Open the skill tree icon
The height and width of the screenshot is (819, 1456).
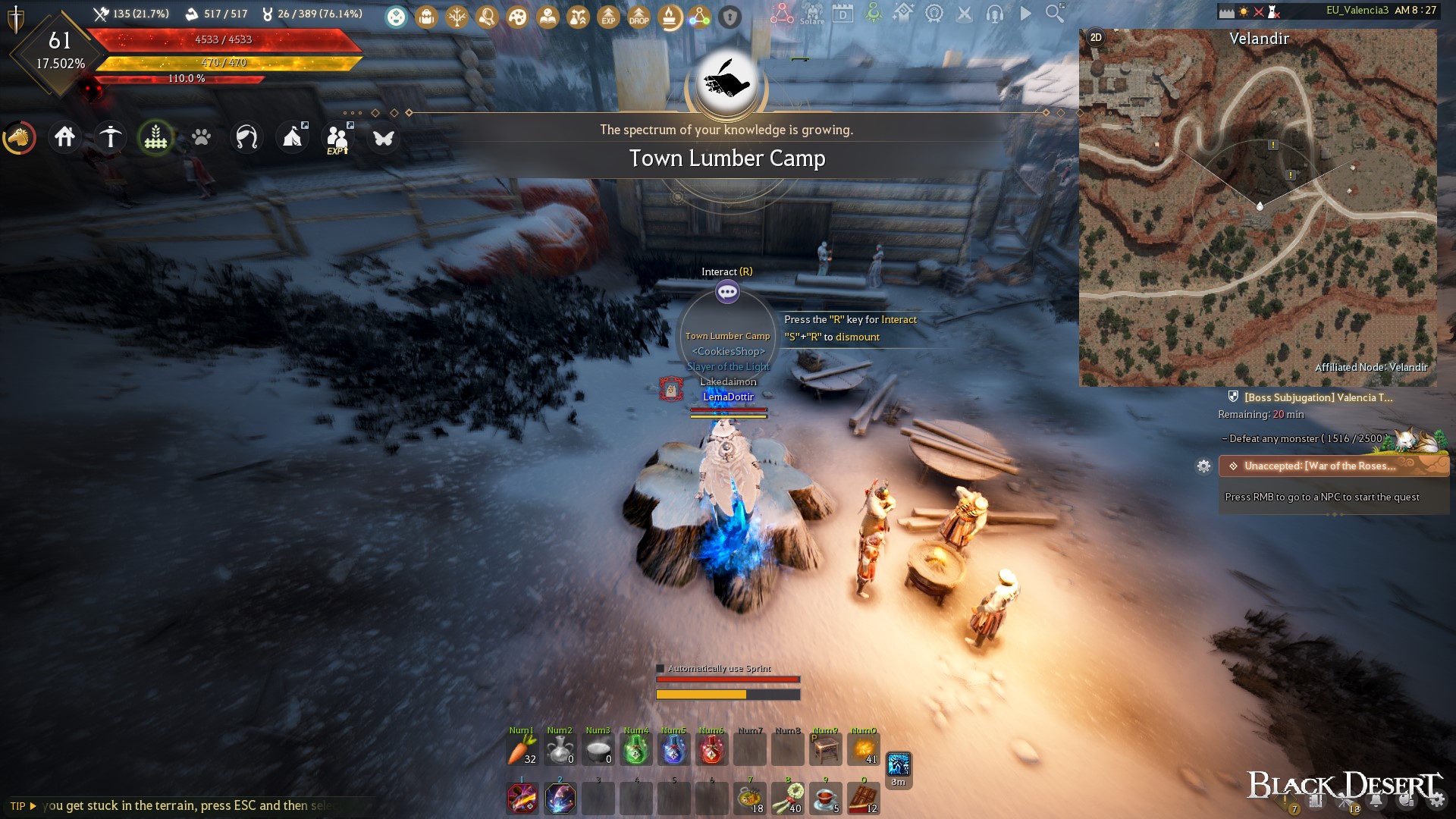click(457, 17)
